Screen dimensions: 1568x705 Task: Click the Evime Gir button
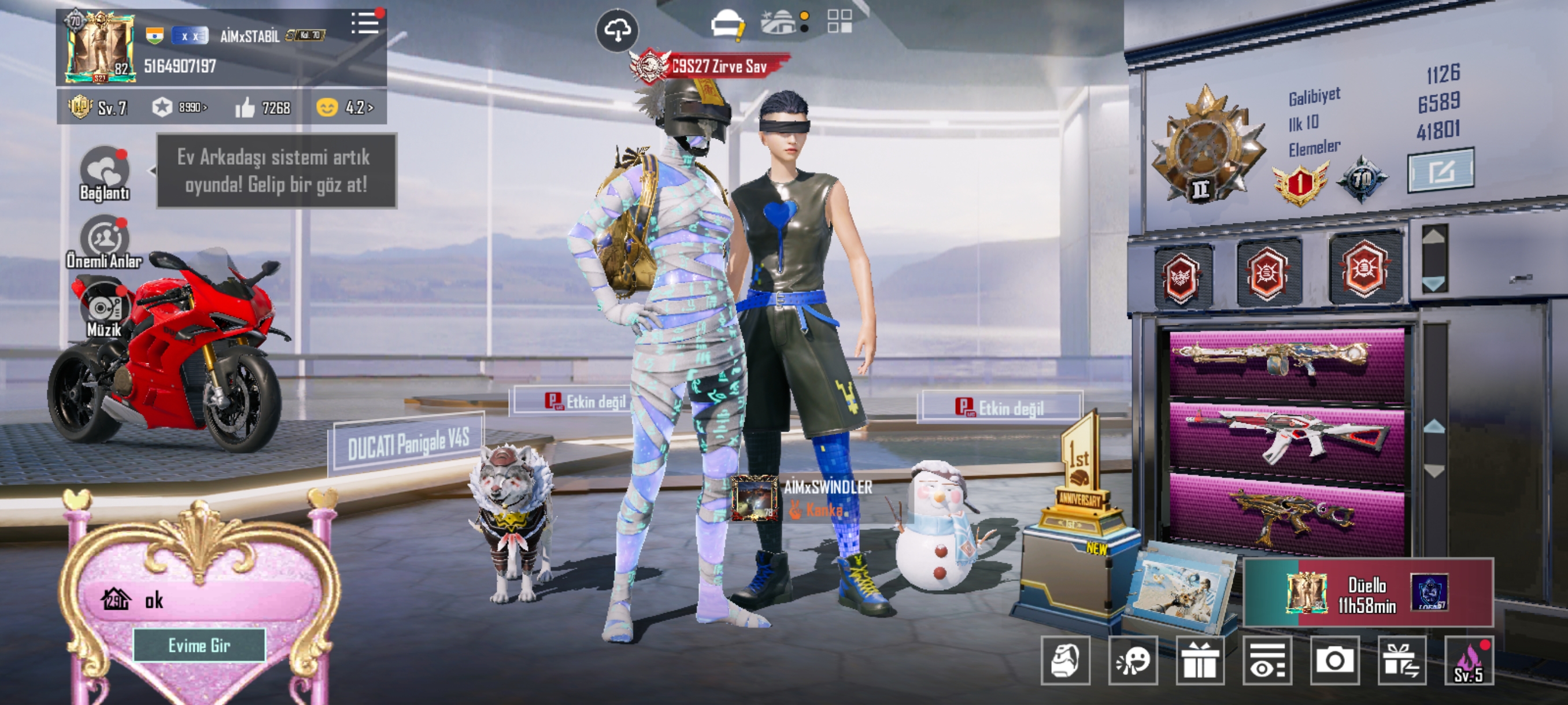(x=199, y=645)
